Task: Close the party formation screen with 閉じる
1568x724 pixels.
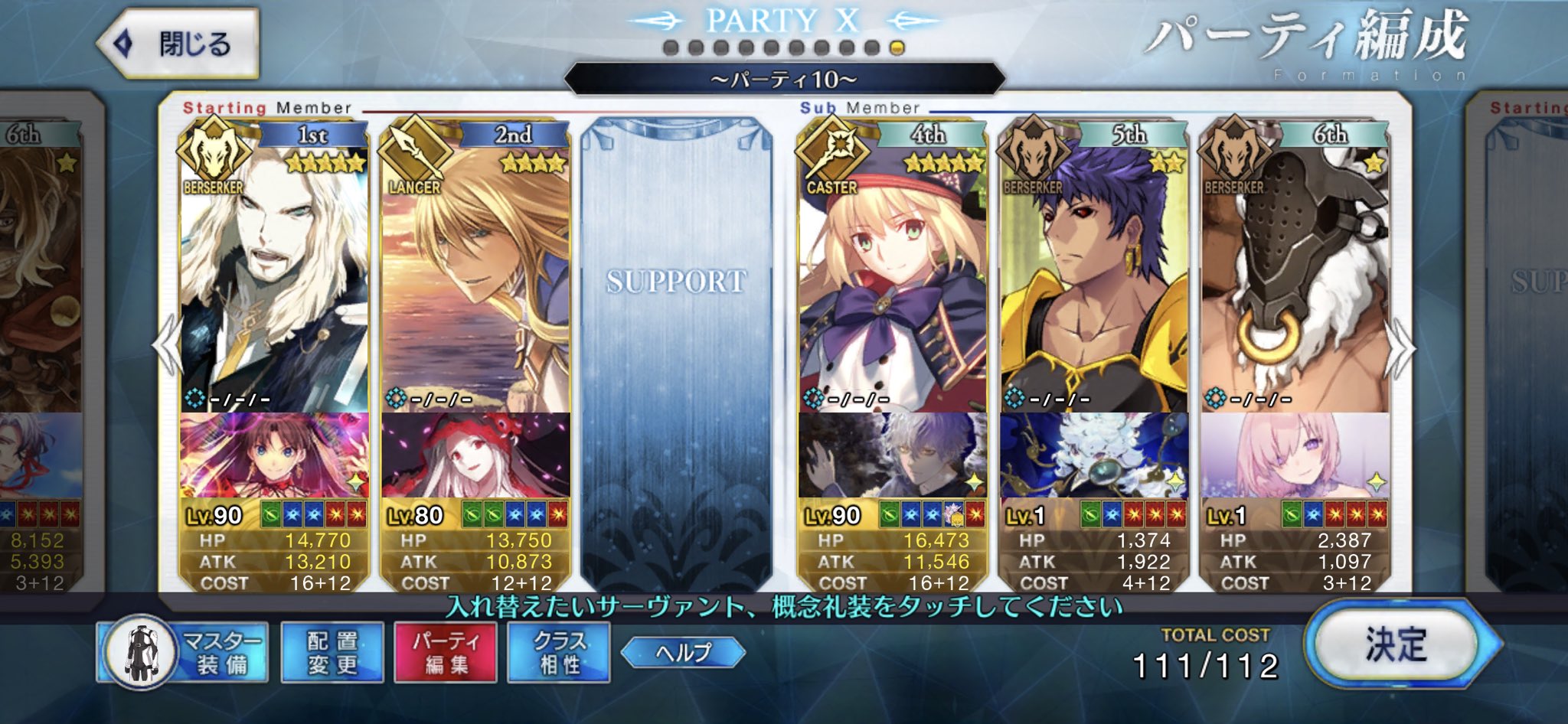Action: tap(179, 44)
